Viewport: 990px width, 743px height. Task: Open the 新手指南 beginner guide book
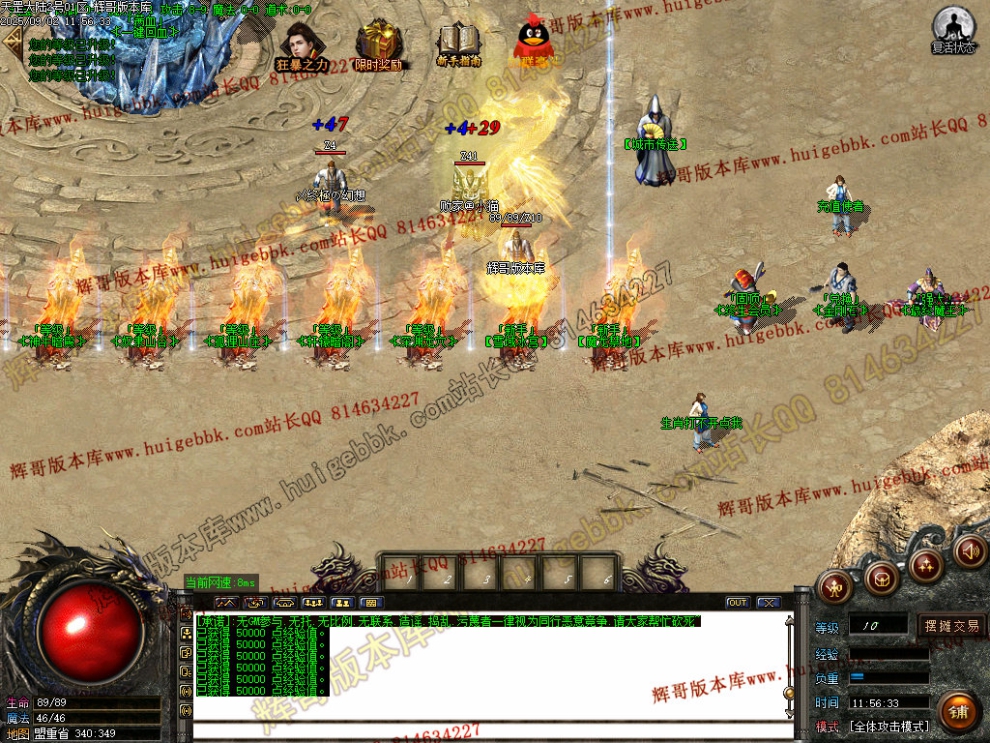pyautogui.click(x=459, y=45)
